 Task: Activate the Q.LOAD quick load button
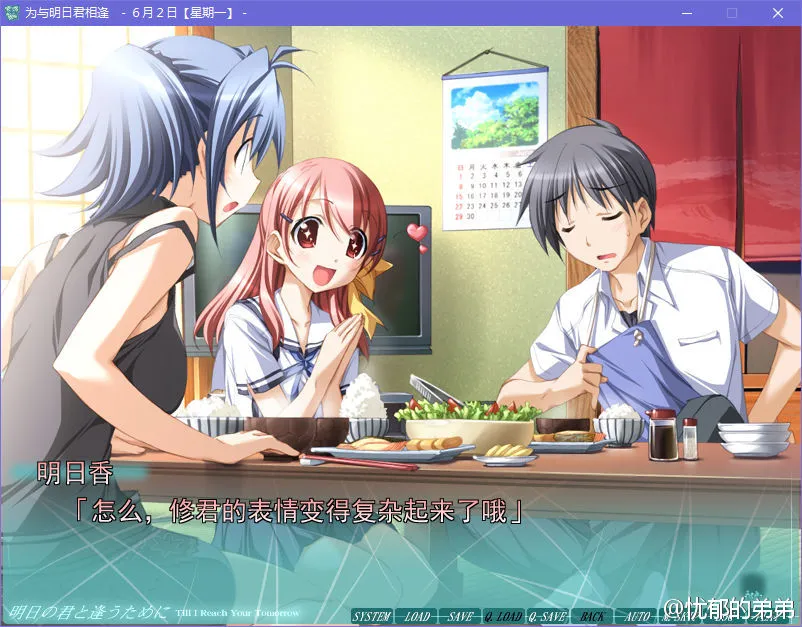[x=503, y=616]
